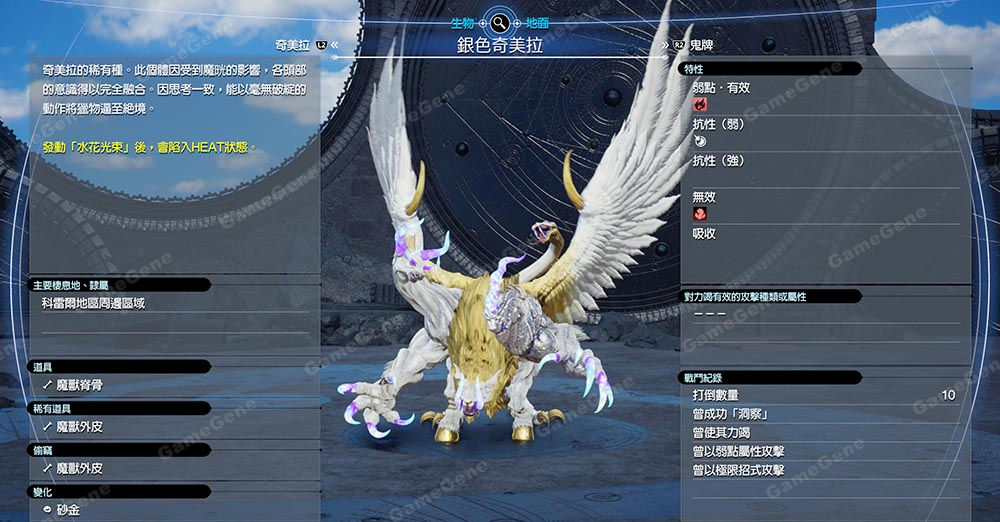
Task: Switch to the 地面 category tab
Action: tap(537, 21)
